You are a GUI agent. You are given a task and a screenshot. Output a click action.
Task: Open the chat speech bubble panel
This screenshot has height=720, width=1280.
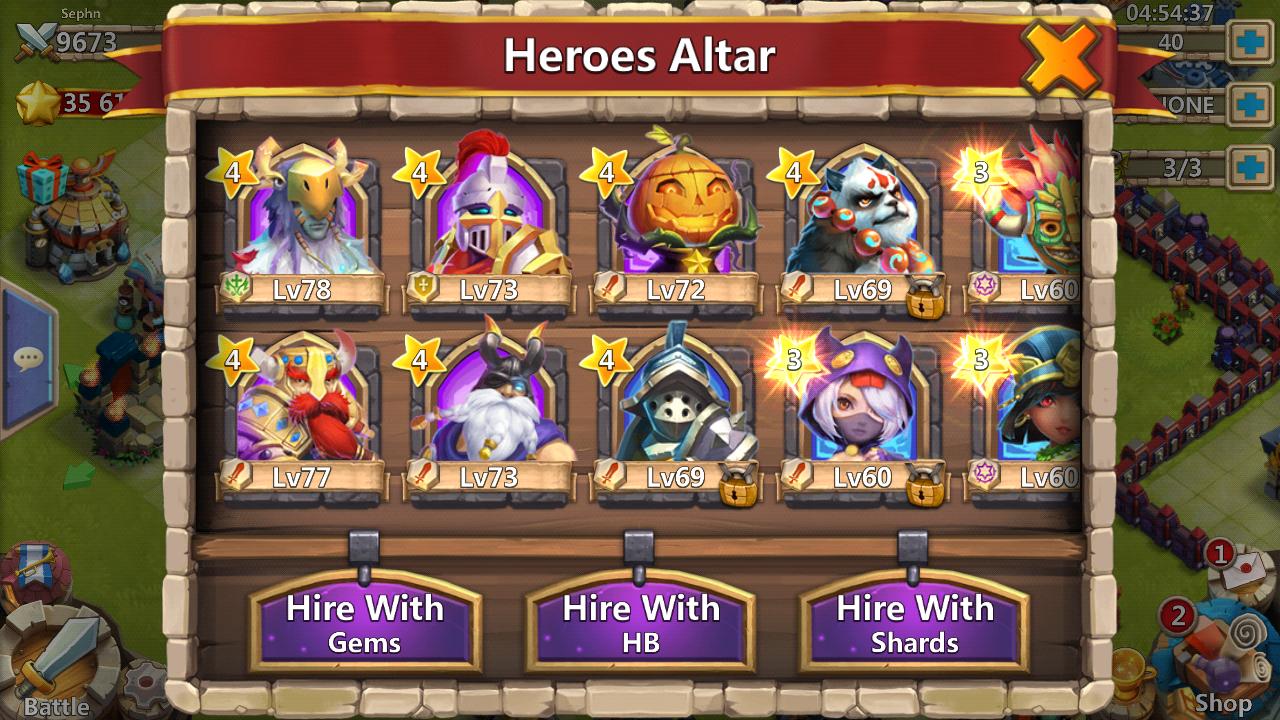28,358
